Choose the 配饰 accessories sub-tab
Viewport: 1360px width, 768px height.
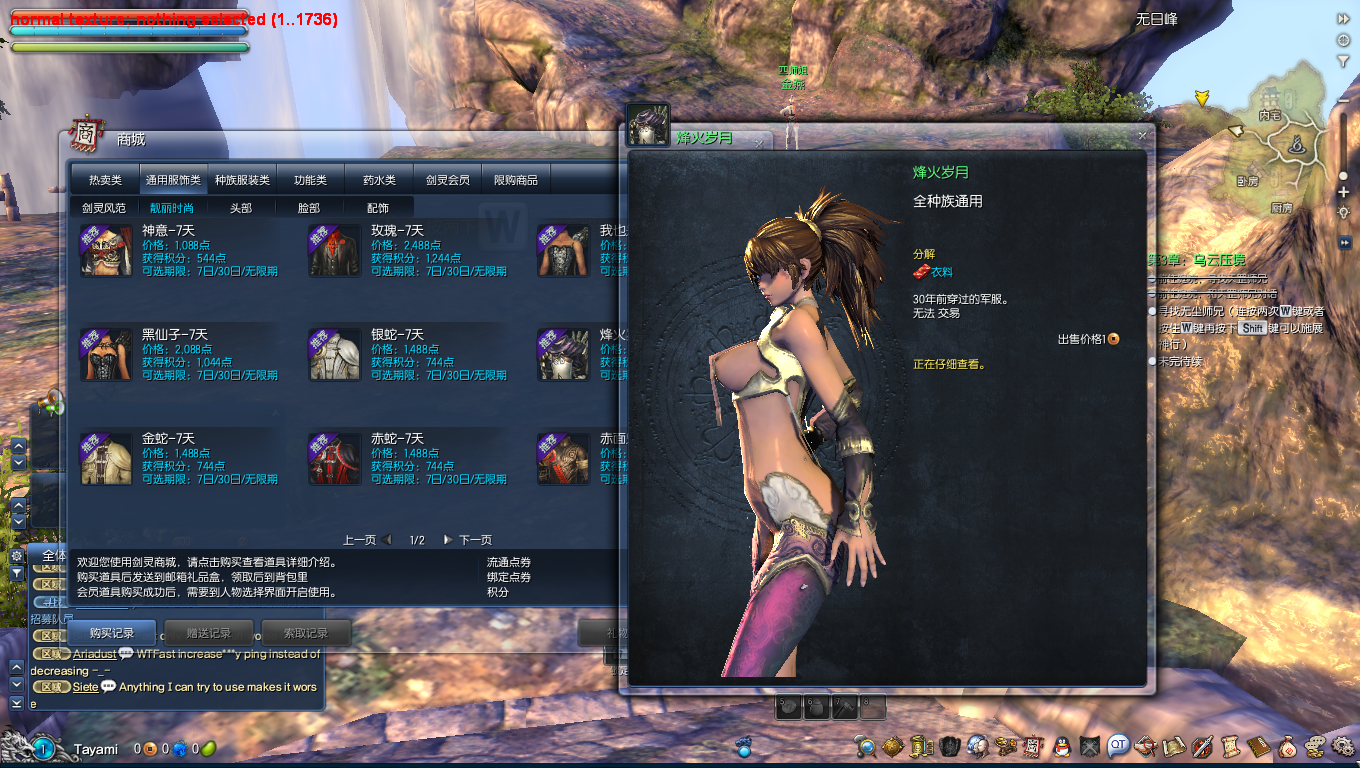coord(378,208)
